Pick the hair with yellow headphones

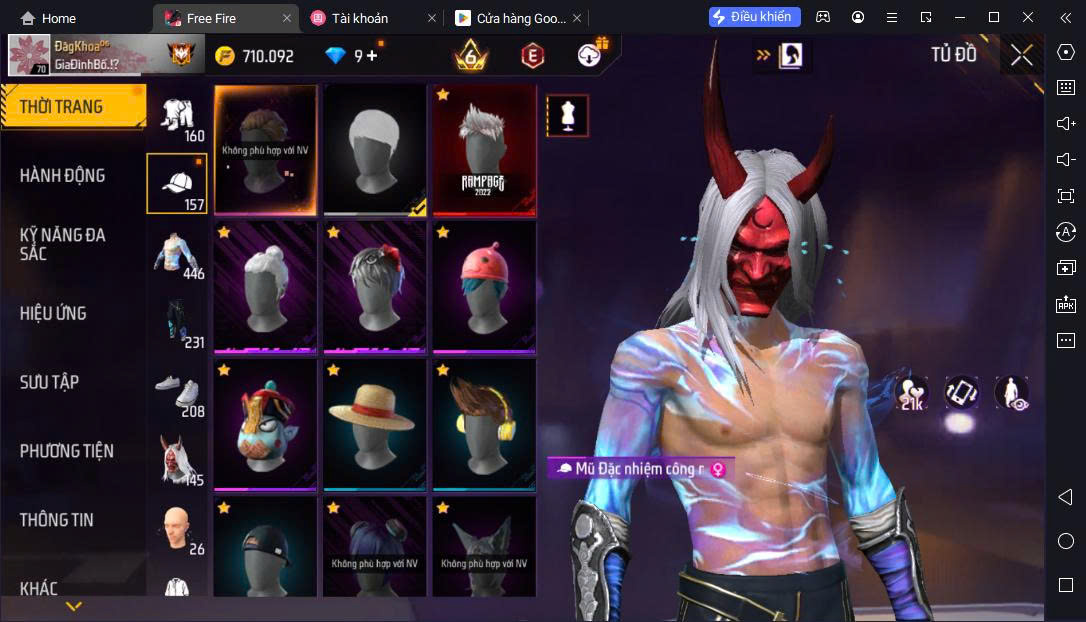pos(485,425)
